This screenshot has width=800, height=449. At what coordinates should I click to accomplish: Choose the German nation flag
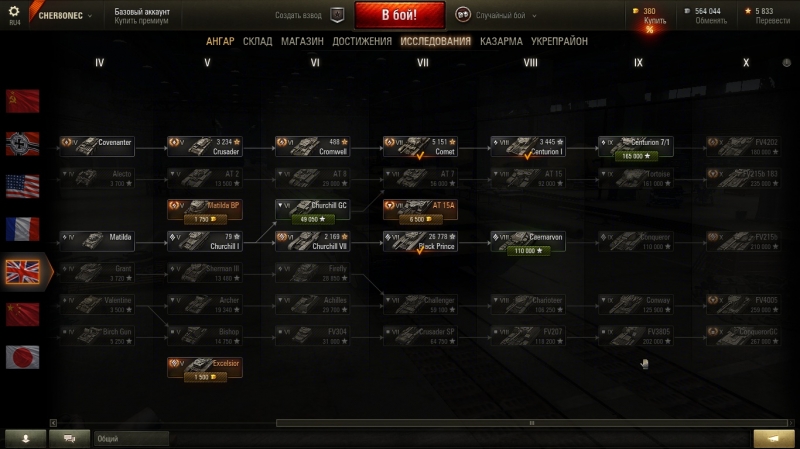coord(23,143)
